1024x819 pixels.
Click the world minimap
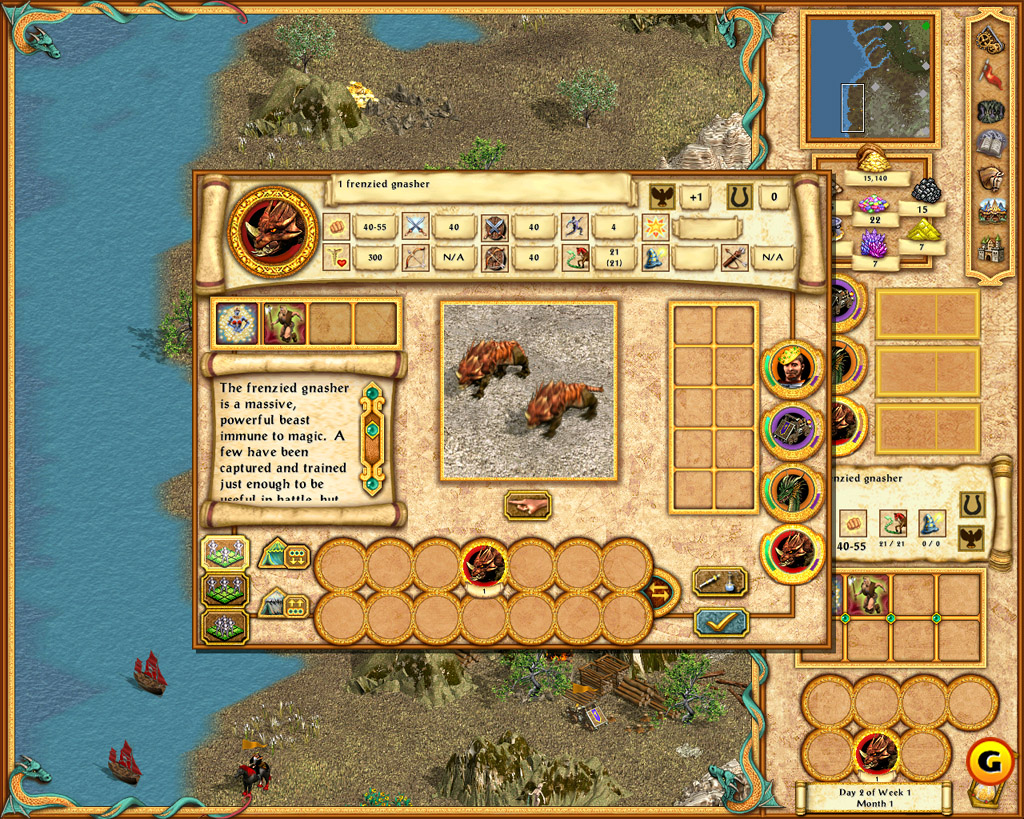pyautogui.click(x=868, y=77)
